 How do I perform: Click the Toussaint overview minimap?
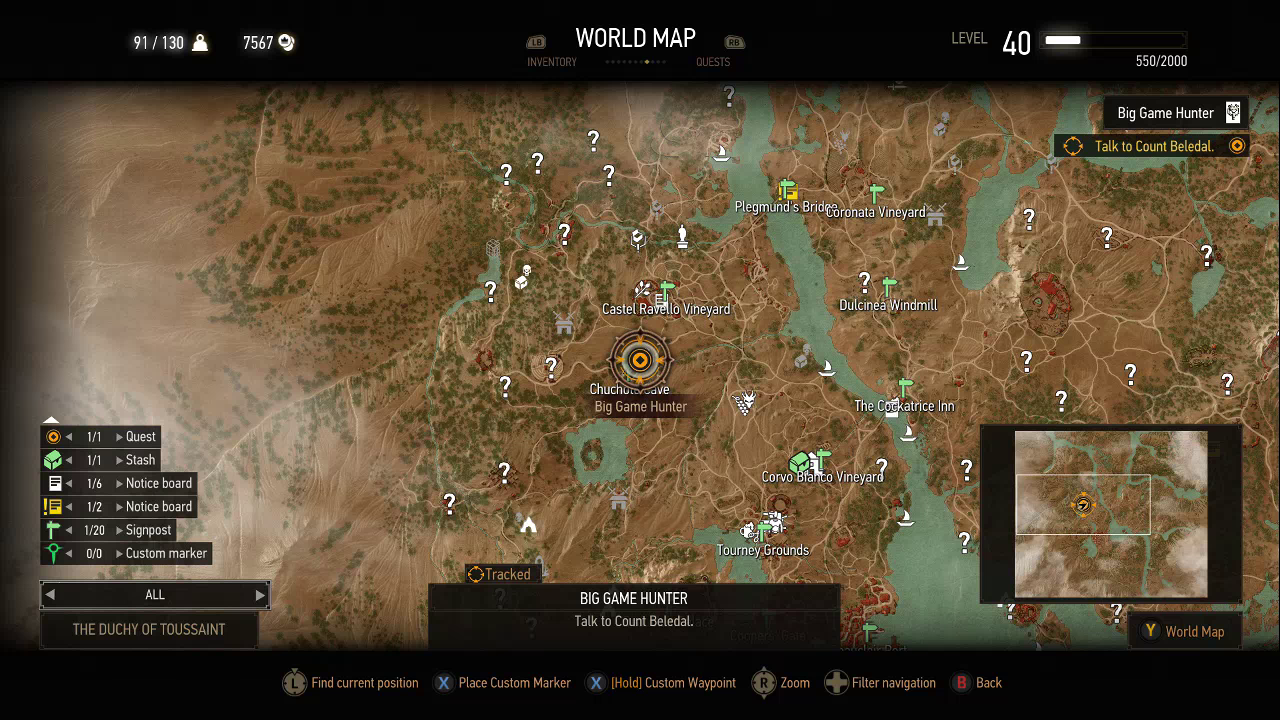[x=1110, y=514]
